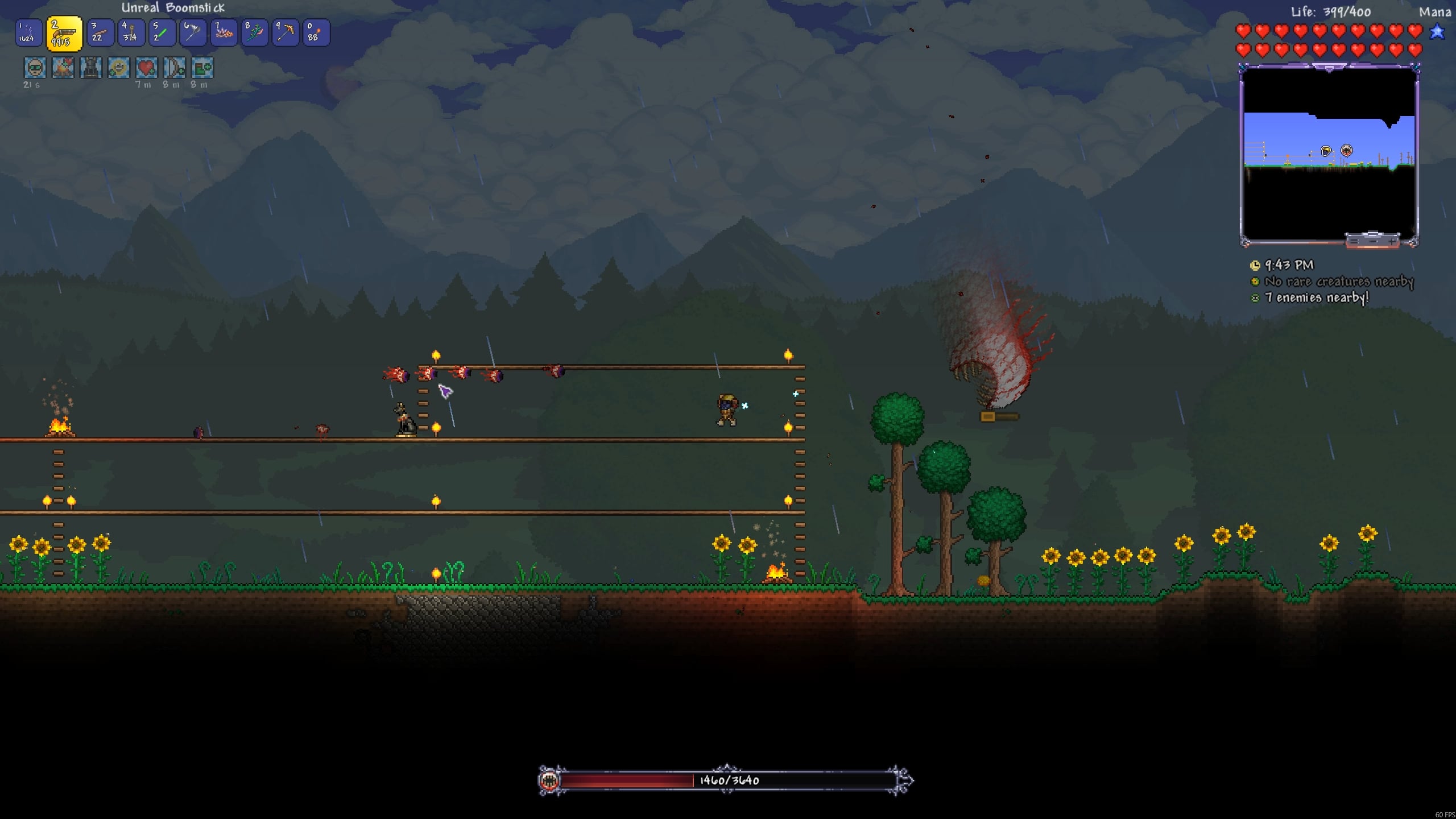Click the boss head marker on minimap
Image resolution: width=1456 pixels, height=819 pixels.
point(1346,151)
